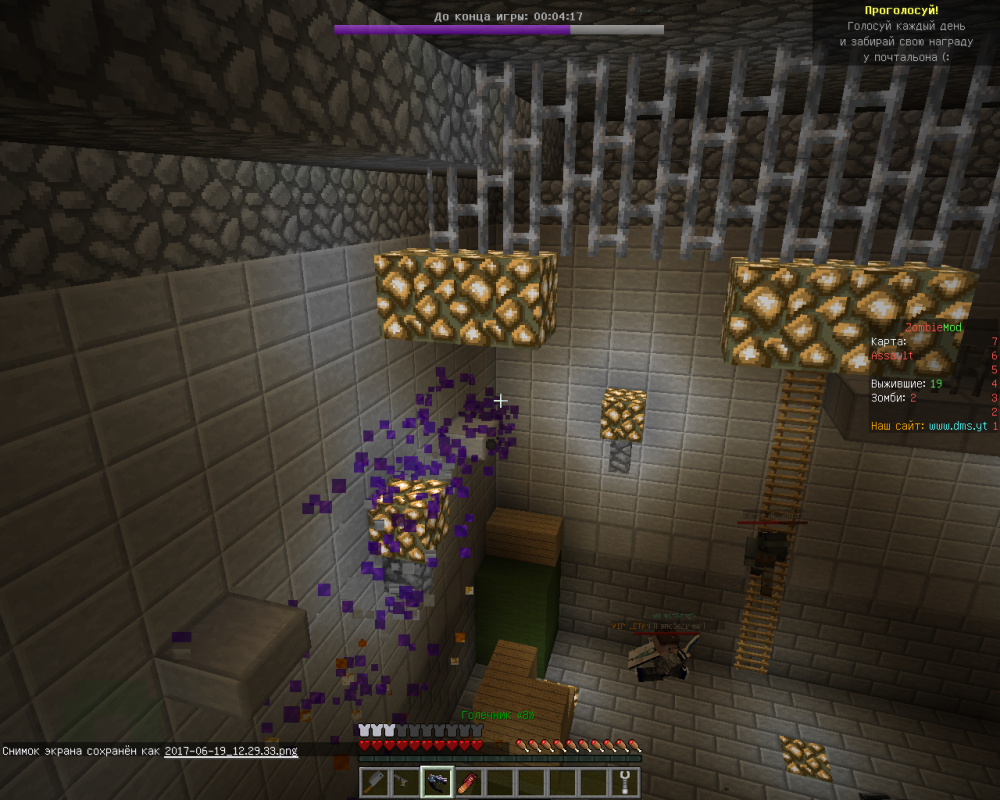Click the www.dms.yt site link in scoreboard
1000x800 pixels.
tap(958, 426)
